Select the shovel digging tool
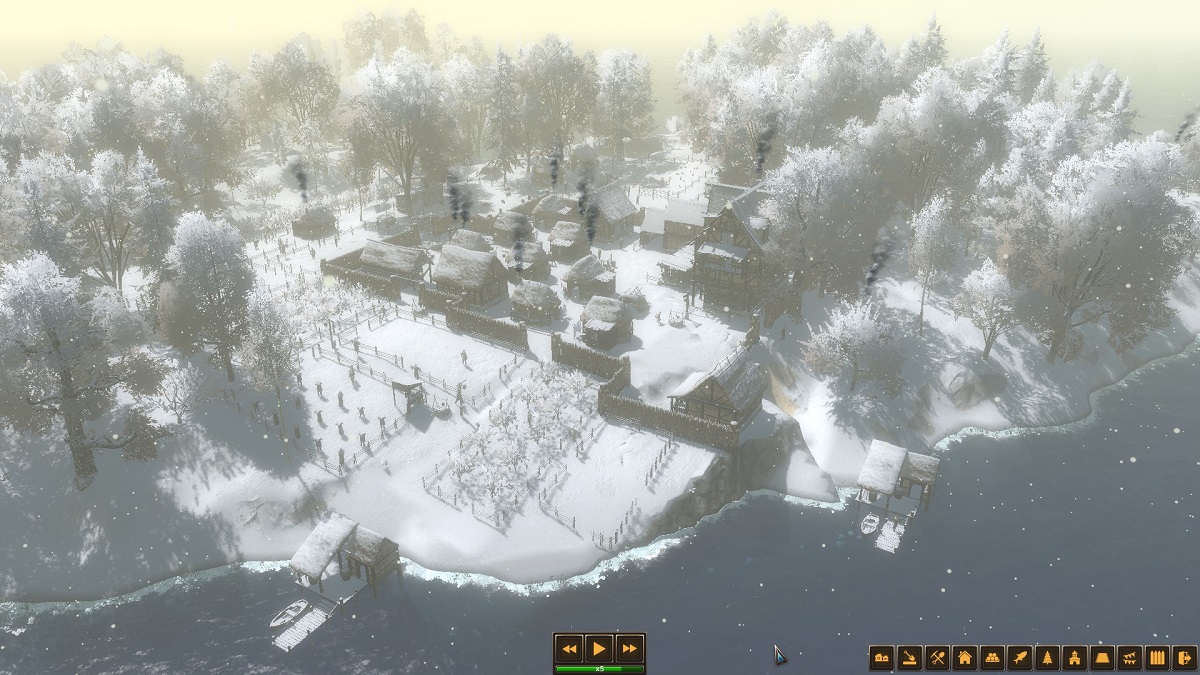Viewport: 1200px width, 675px height. tap(910, 657)
